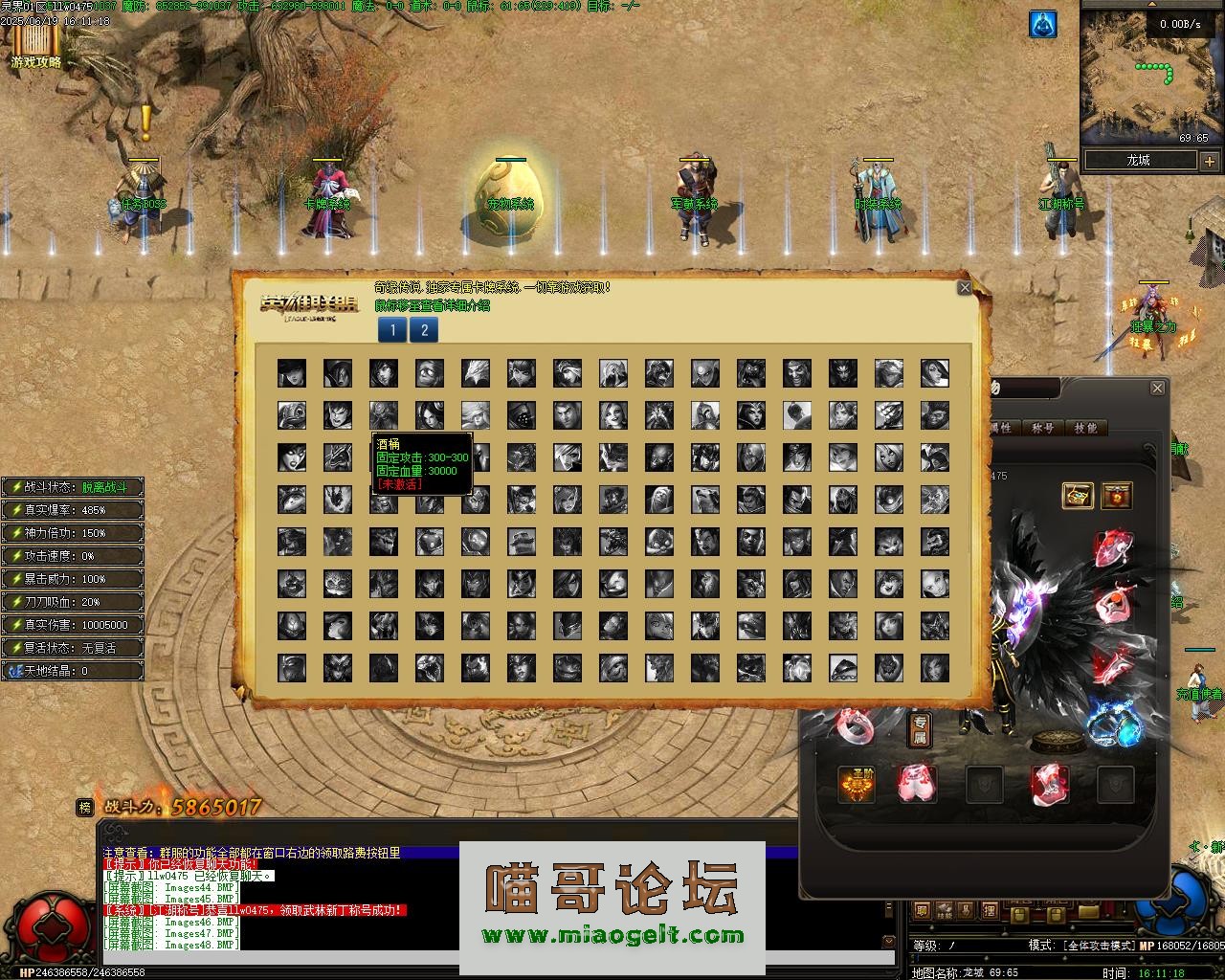The width and height of the screenshot is (1225, 980).
Task: Click the 专属 exclusive equipment slot
Action: 919,730
